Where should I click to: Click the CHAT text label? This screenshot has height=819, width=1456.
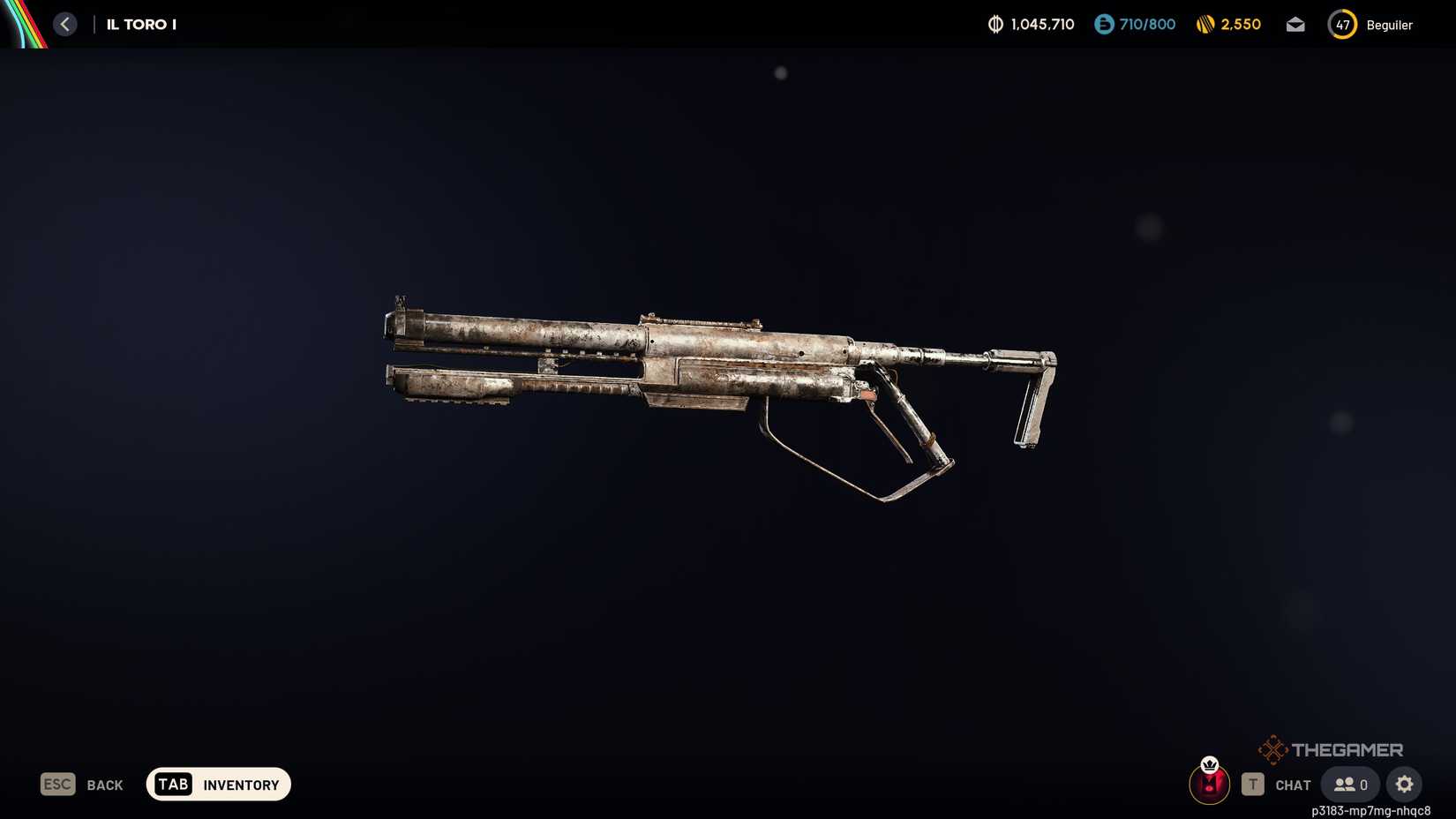(x=1293, y=785)
